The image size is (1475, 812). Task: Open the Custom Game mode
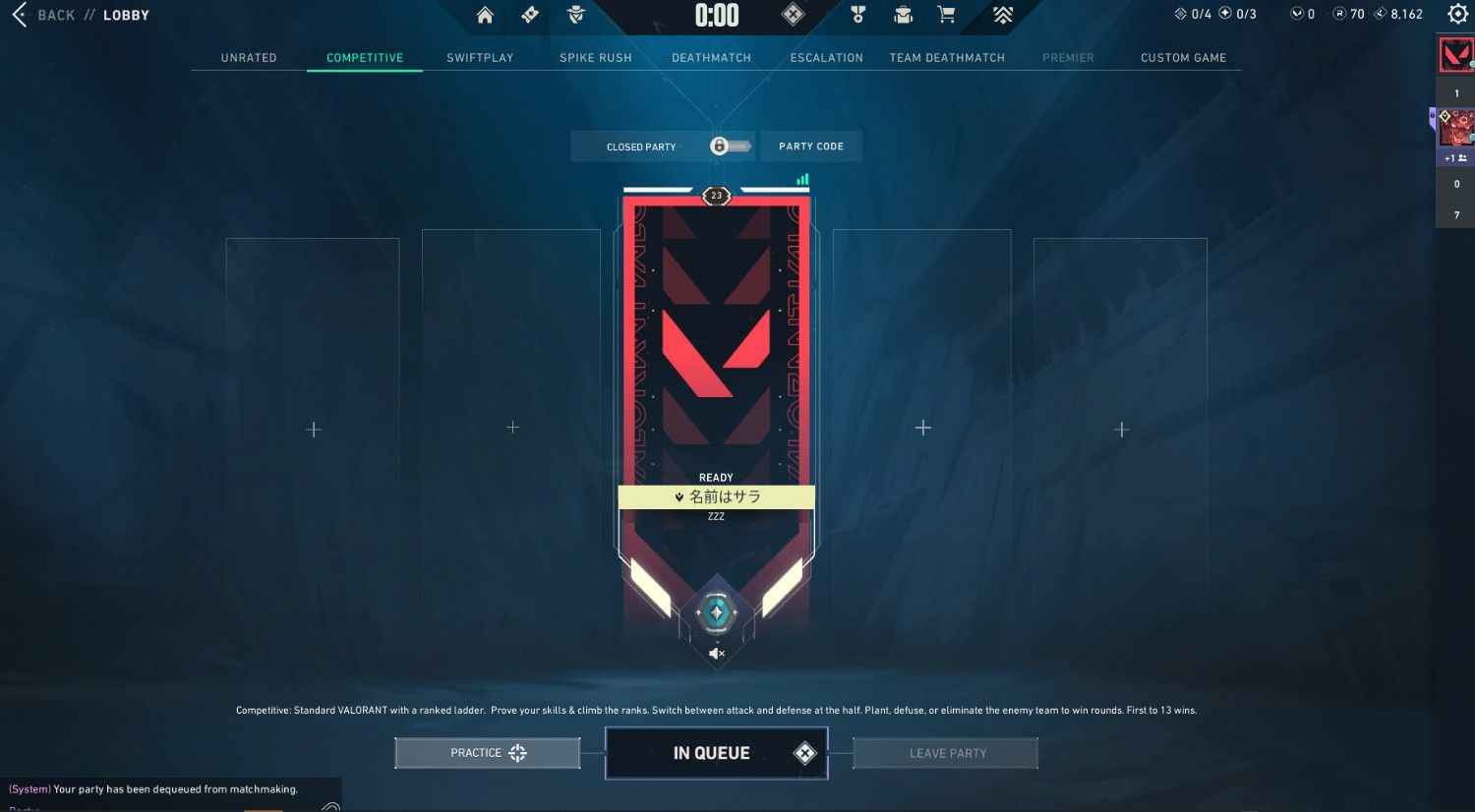pos(1183,57)
